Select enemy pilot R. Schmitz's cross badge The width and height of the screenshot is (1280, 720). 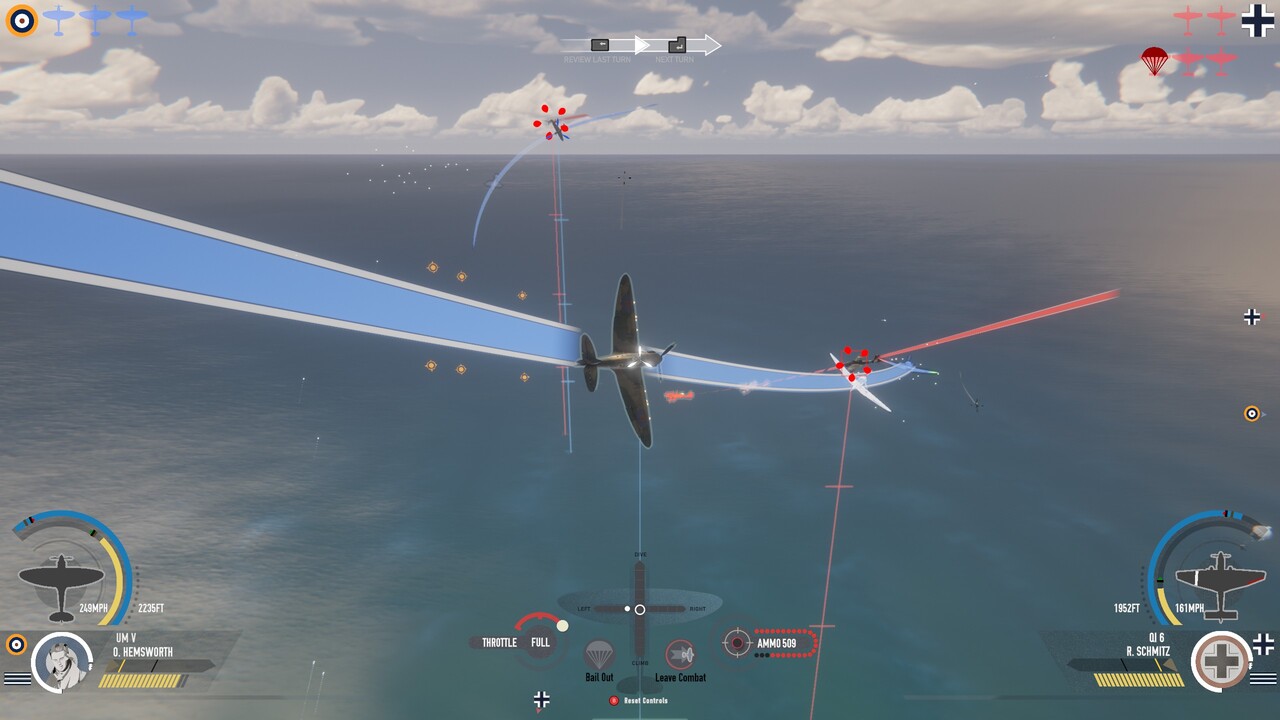click(x=1222, y=661)
